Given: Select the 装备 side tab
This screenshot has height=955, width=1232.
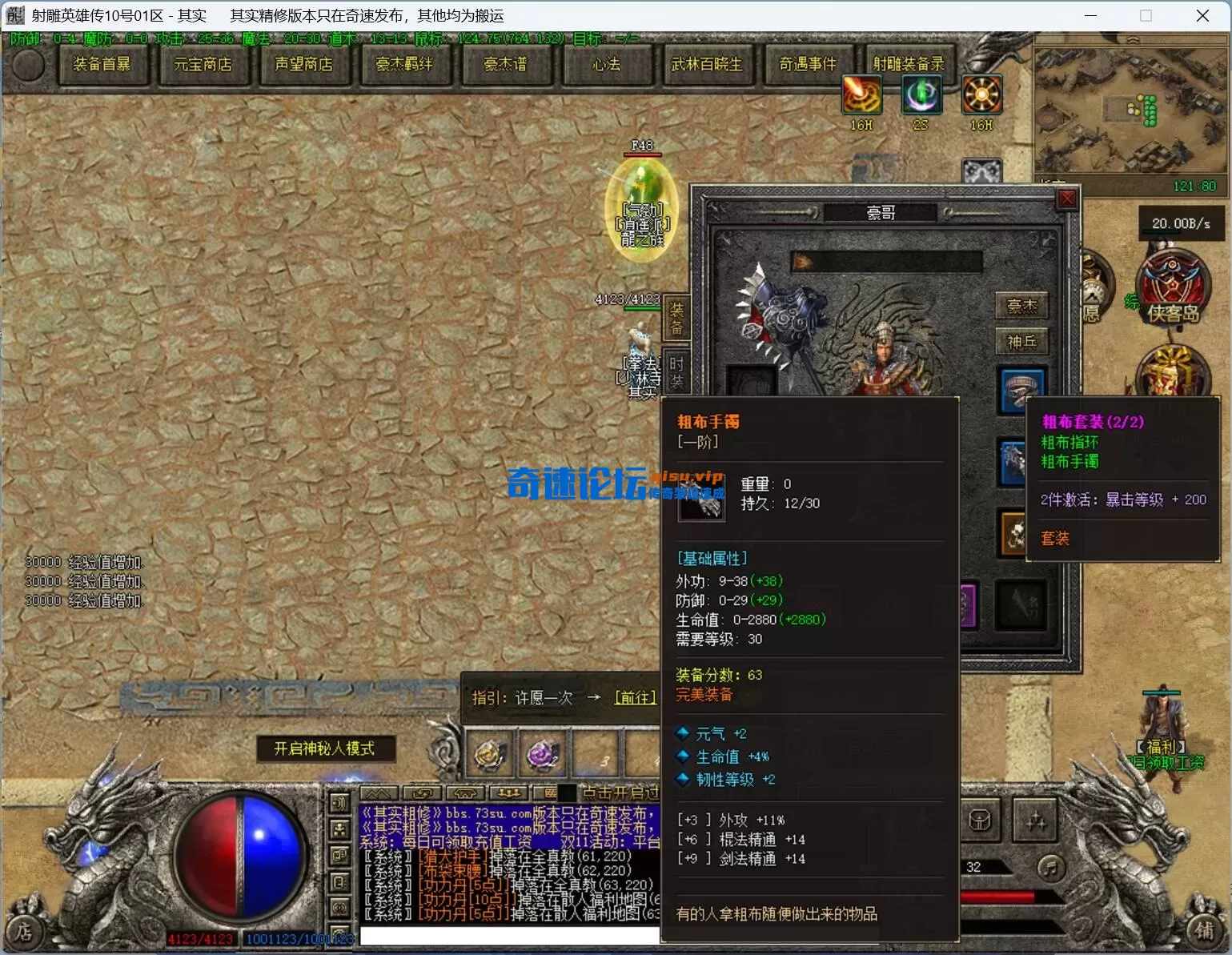Looking at the screenshot, I should pos(676,319).
